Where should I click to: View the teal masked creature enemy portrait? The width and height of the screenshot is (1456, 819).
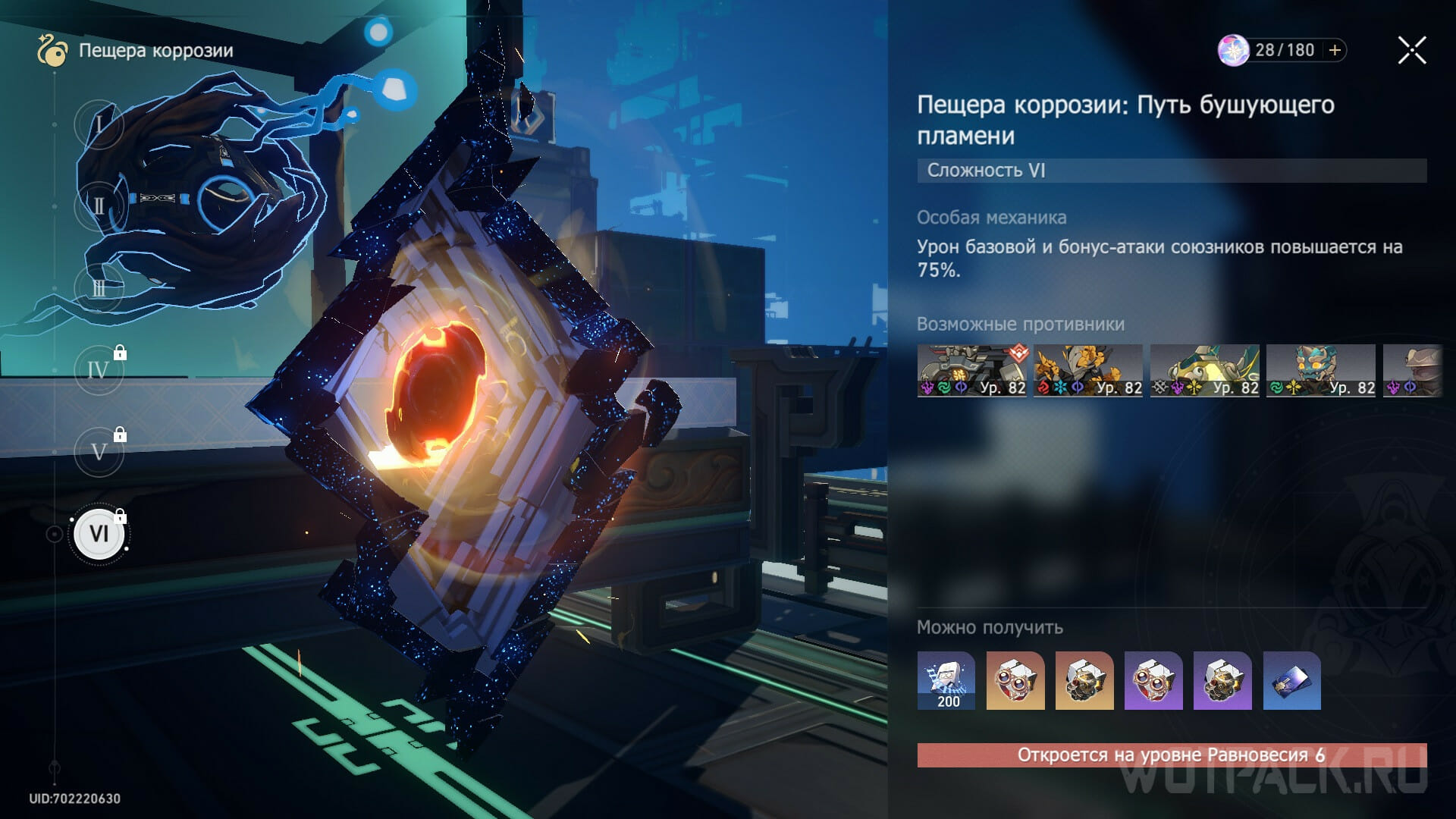coord(1321,371)
